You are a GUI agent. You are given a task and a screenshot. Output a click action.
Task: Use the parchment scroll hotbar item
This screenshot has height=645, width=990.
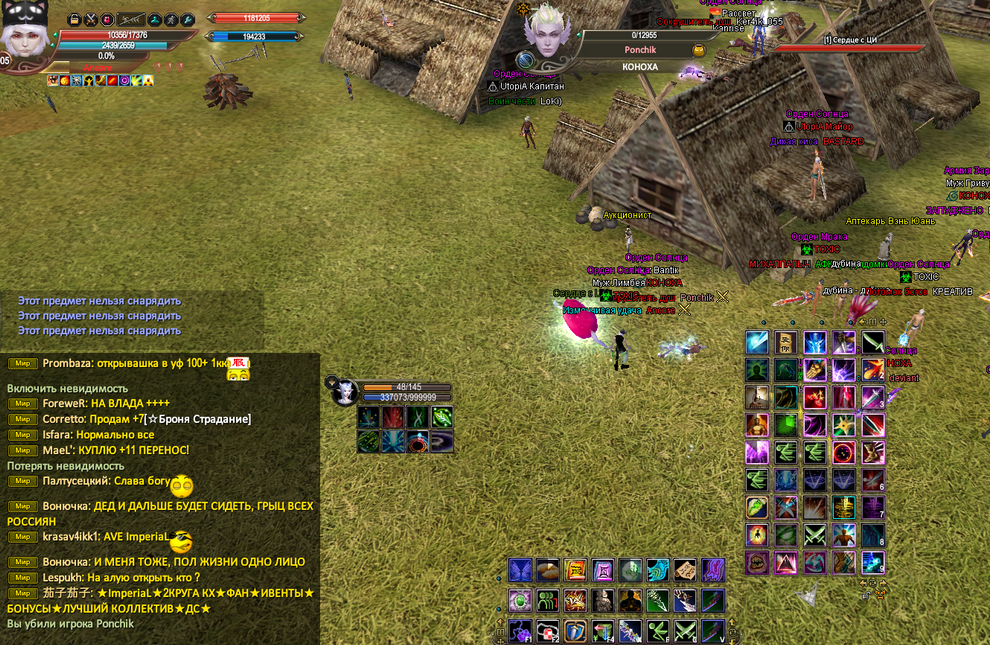click(x=685, y=571)
